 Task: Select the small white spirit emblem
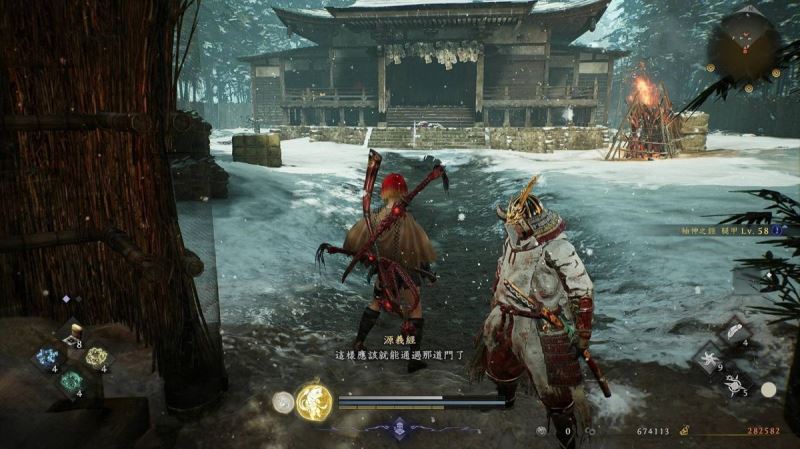pos(283,402)
